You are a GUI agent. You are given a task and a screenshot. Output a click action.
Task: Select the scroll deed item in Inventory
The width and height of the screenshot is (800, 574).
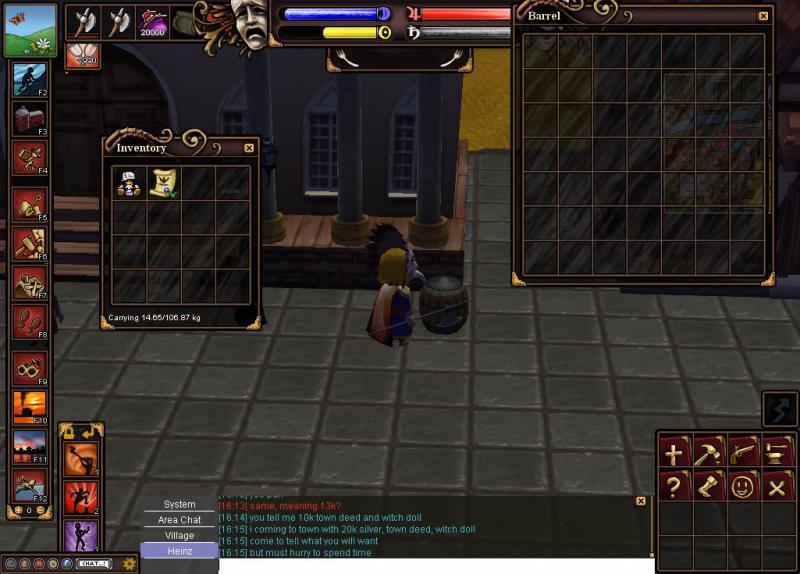[x=164, y=182]
